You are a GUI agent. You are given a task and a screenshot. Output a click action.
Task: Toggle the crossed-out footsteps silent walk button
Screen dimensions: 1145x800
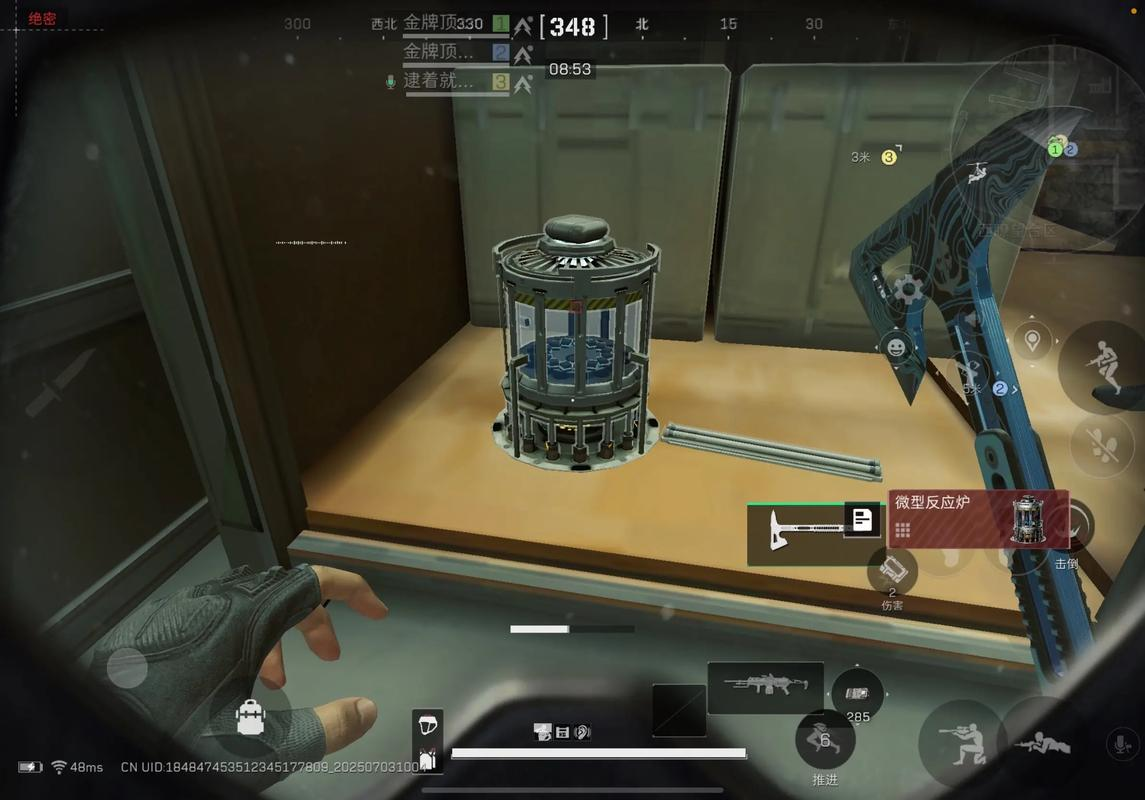[1102, 443]
